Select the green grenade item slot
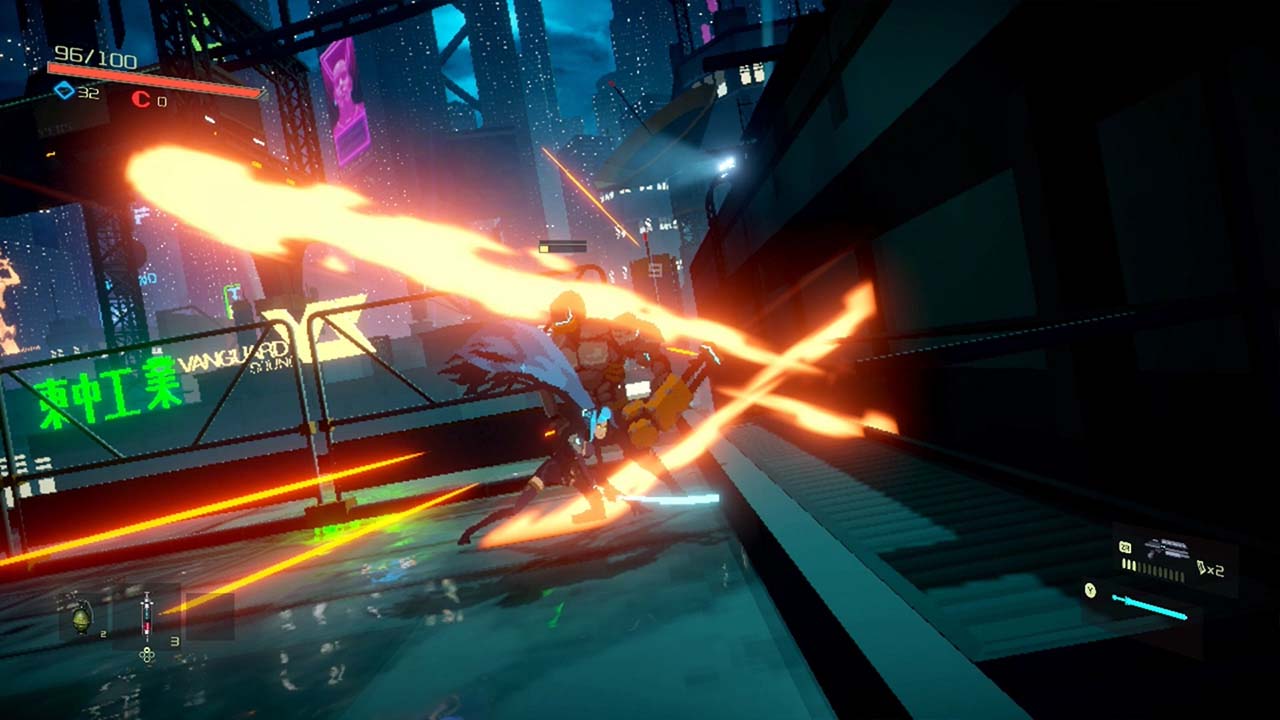1280x720 pixels. [81, 617]
